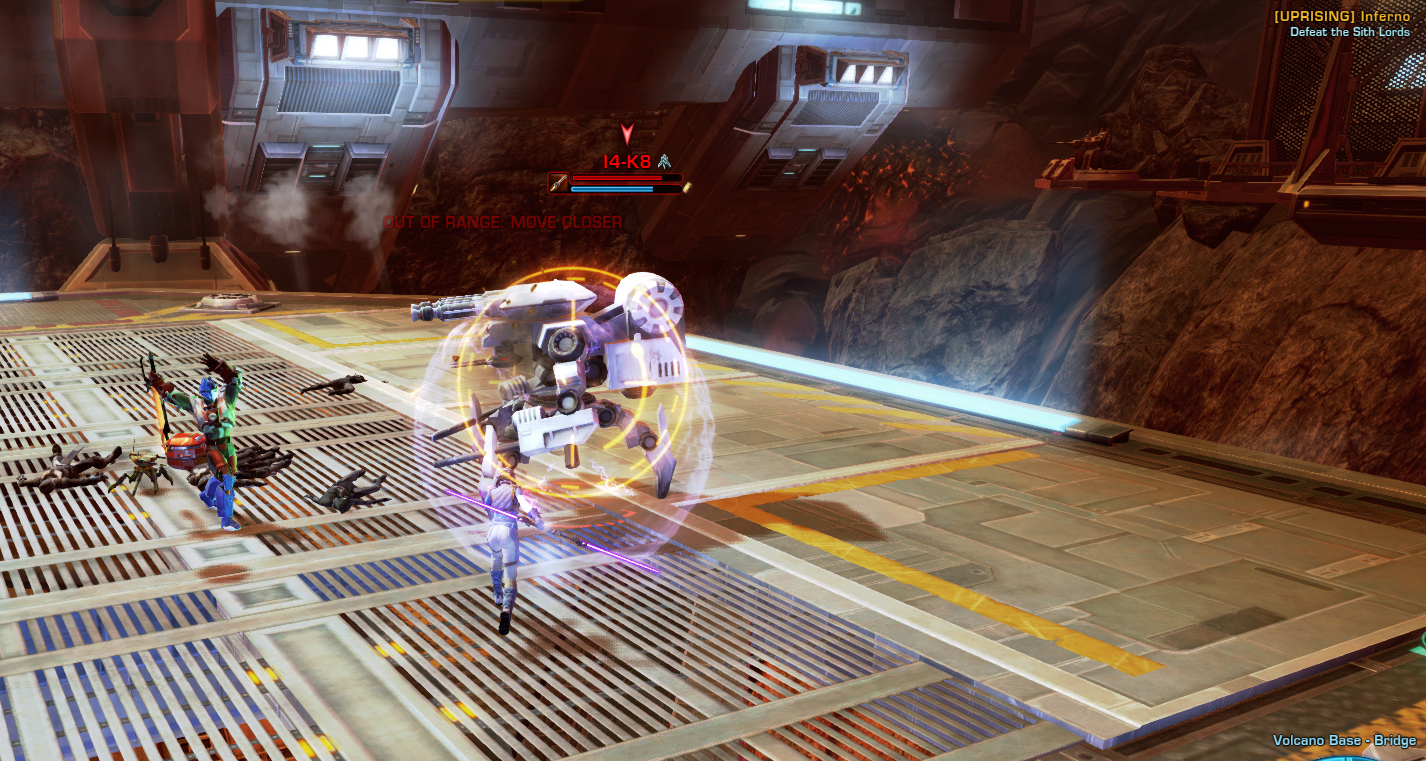Click the I4-K8 name label
Image resolution: width=1426 pixels, height=761 pixels.
click(x=627, y=161)
